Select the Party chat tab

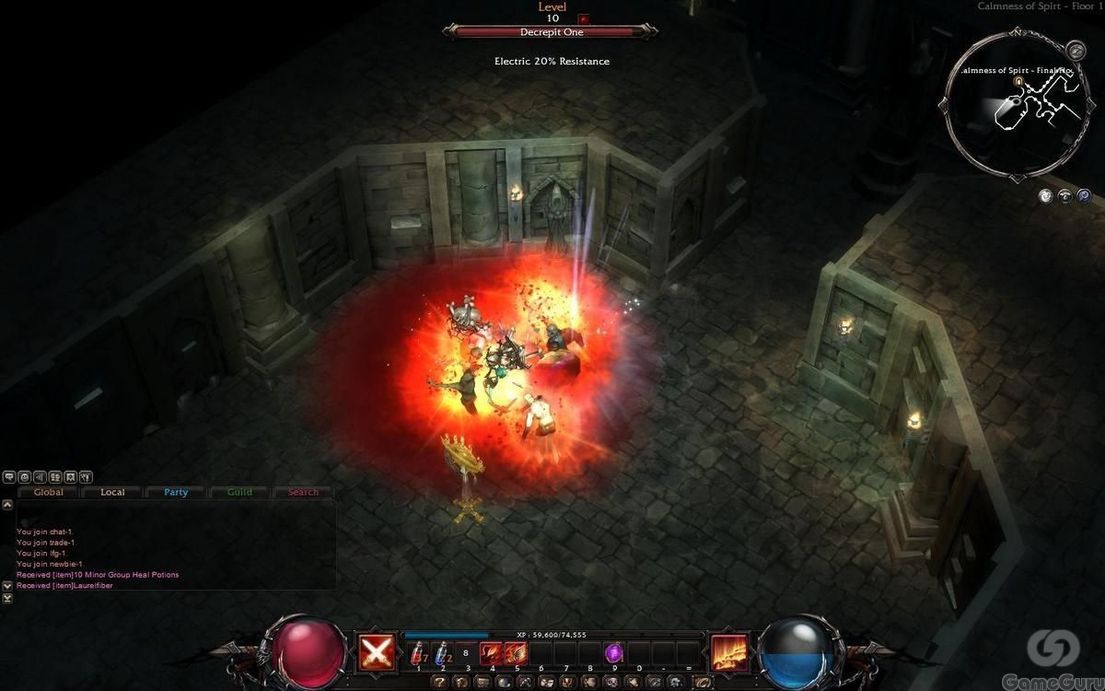(x=176, y=492)
